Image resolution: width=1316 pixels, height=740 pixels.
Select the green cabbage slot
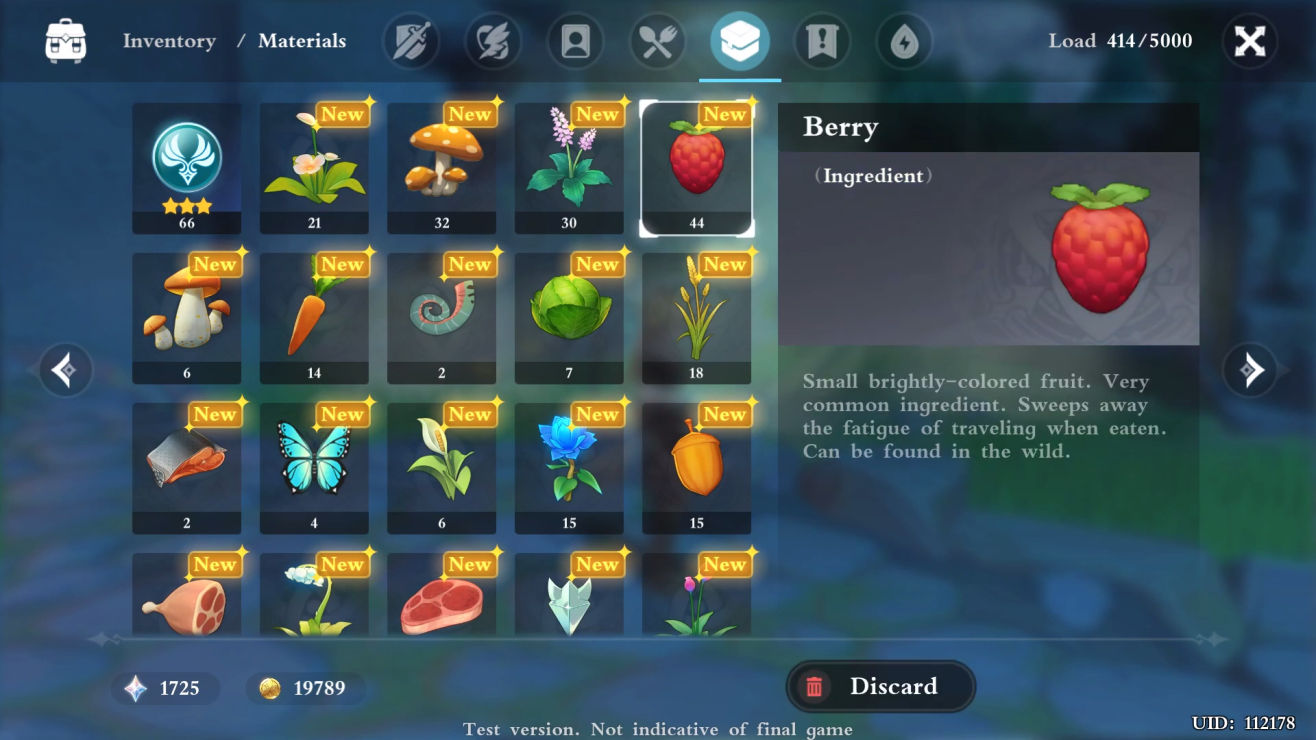[x=569, y=318]
